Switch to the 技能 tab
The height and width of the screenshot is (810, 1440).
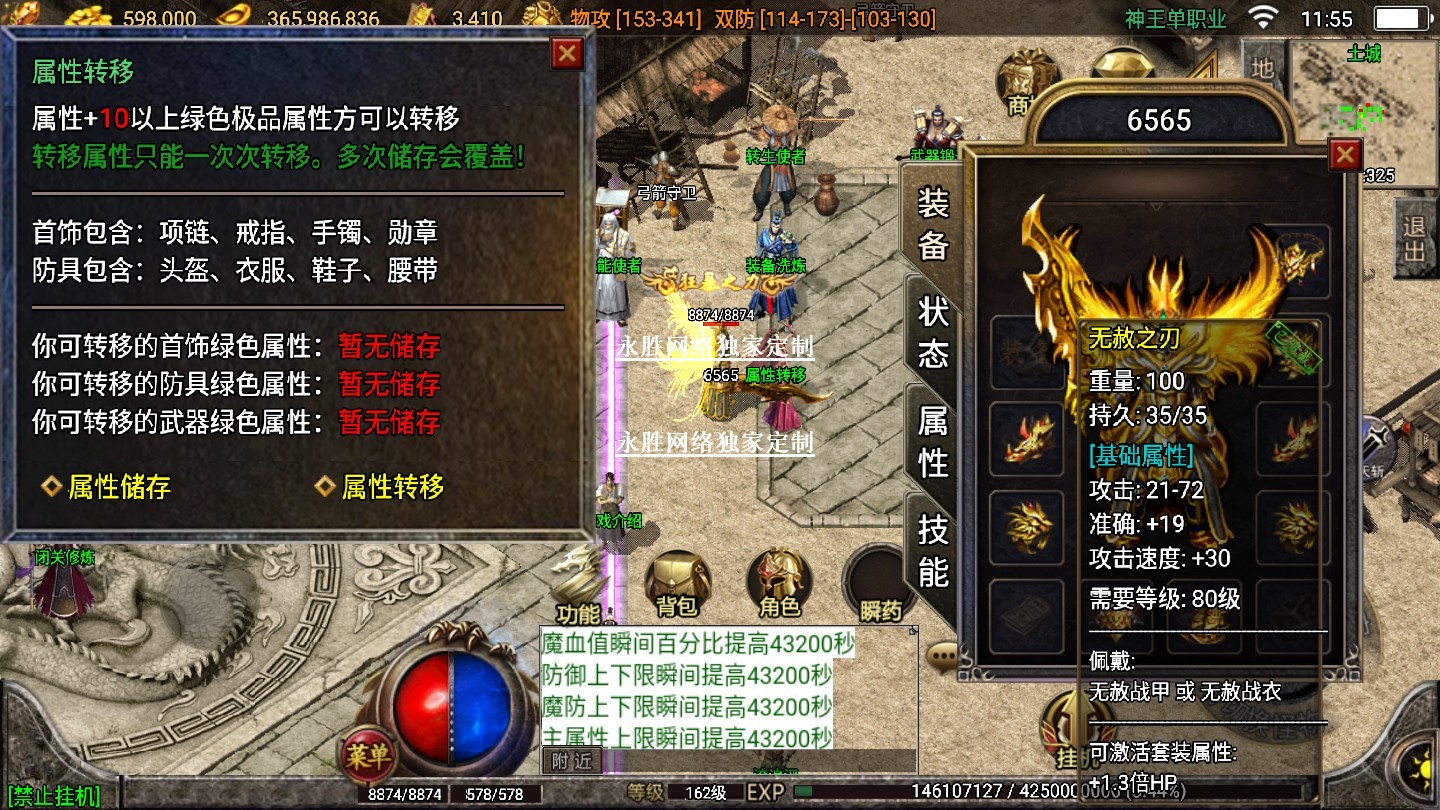(x=932, y=549)
